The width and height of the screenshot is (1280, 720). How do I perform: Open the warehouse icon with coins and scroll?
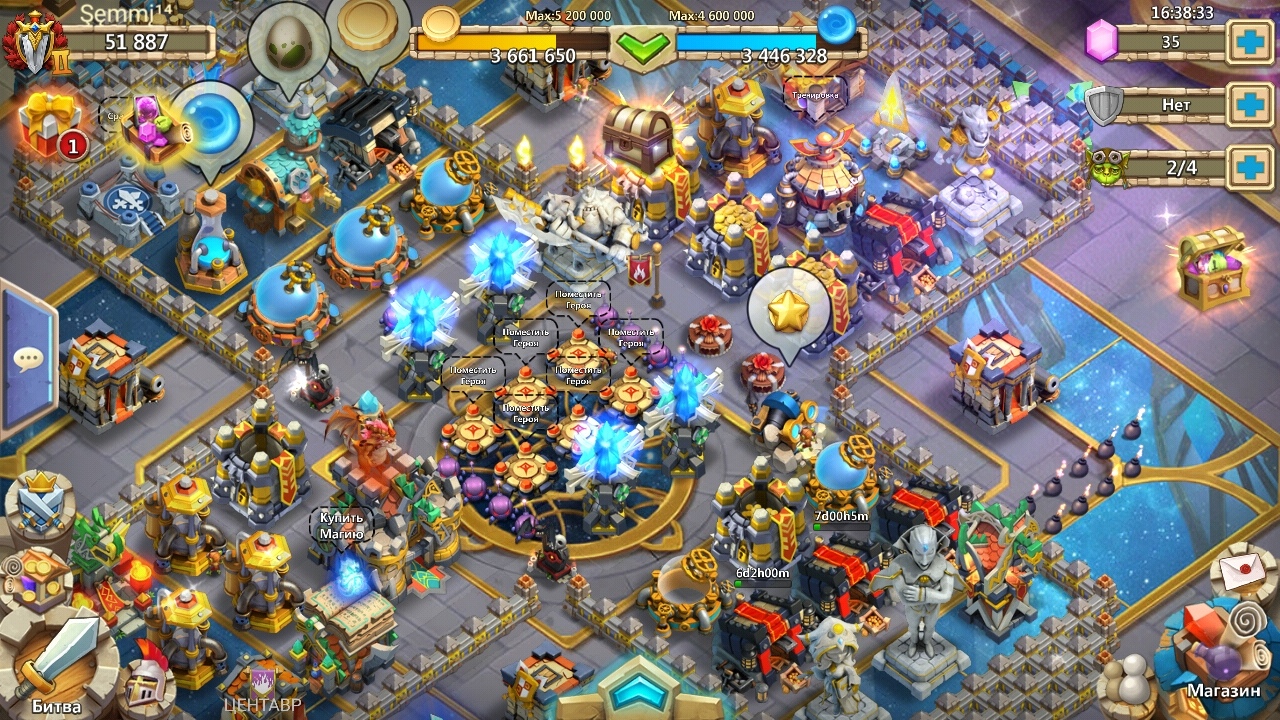pyautogui.click(x=38, y=578)
